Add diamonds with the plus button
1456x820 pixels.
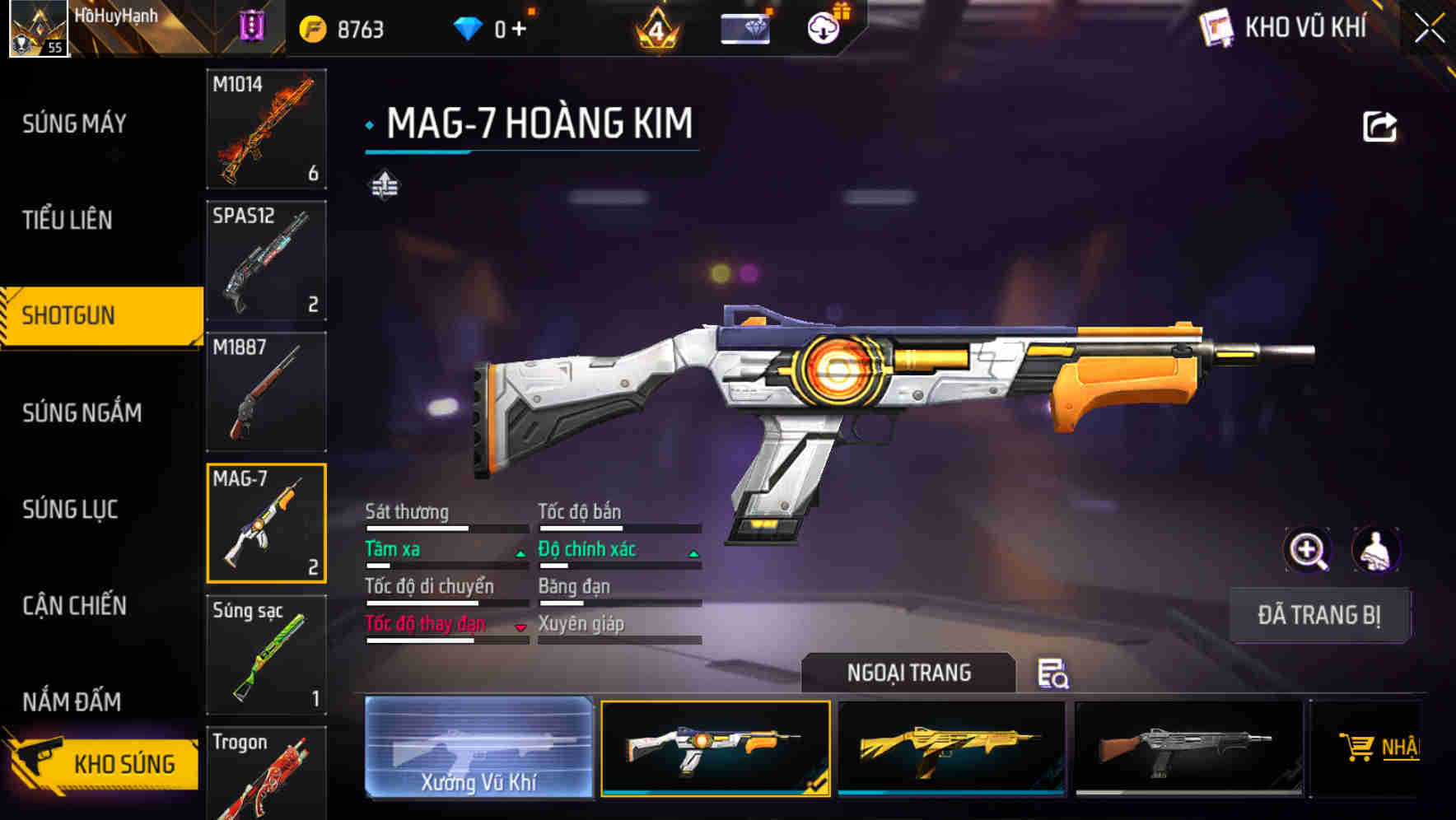tap(519, 30)
